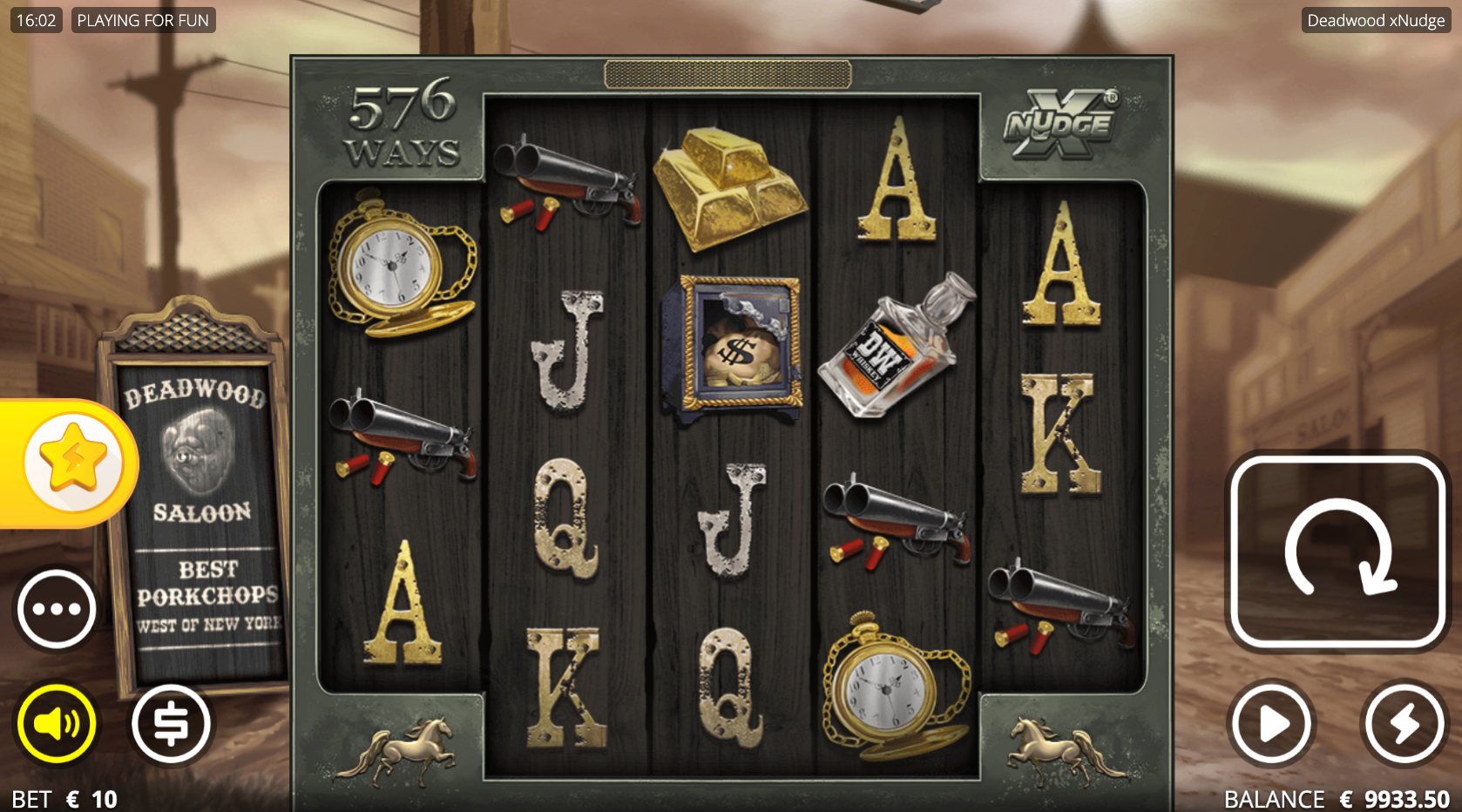Switch off demo mode via PLAYING FOR FUN badge

click(x=143, y=19)
